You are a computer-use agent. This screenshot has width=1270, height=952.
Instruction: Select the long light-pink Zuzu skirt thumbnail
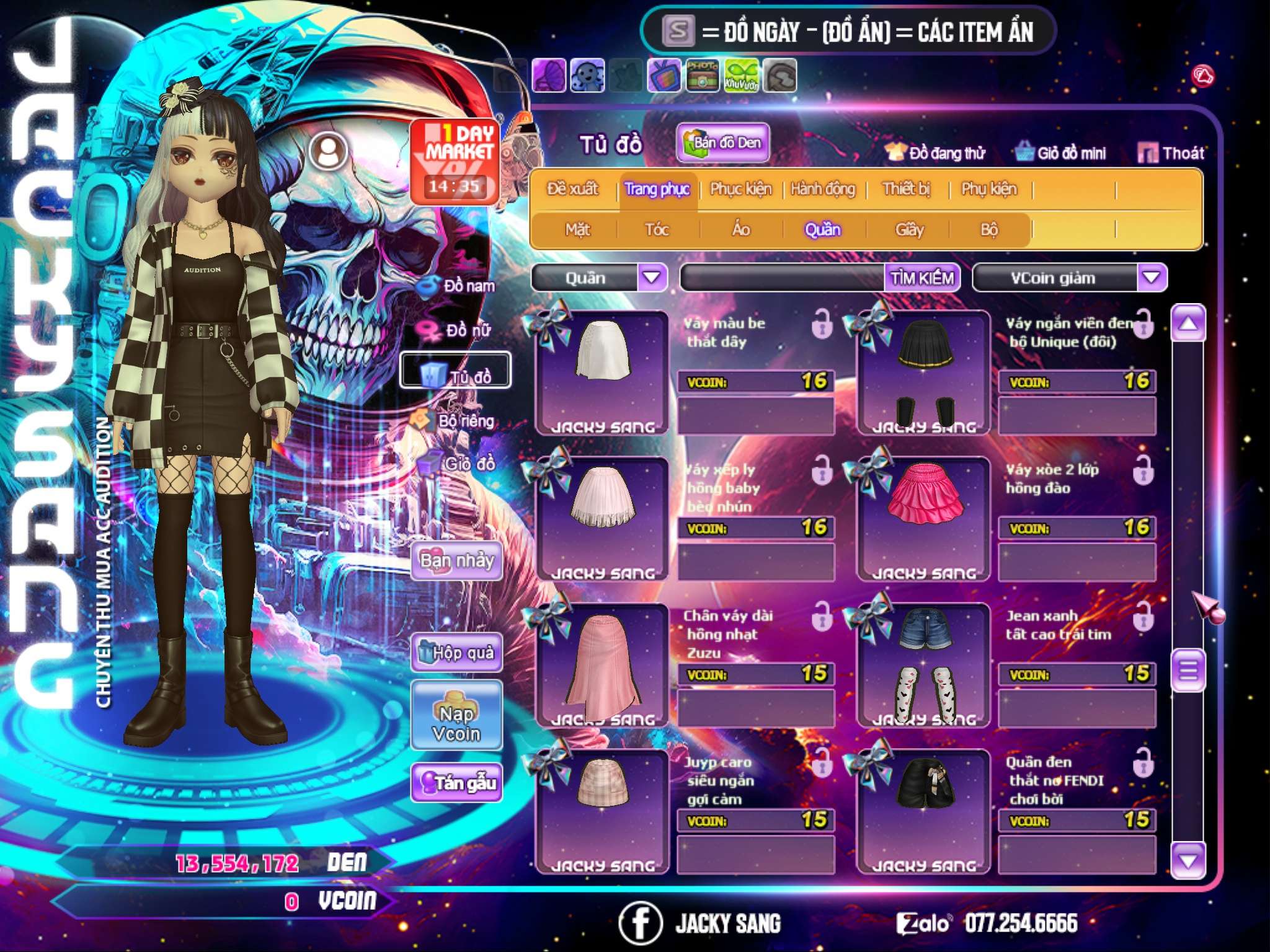pos(602,663)
